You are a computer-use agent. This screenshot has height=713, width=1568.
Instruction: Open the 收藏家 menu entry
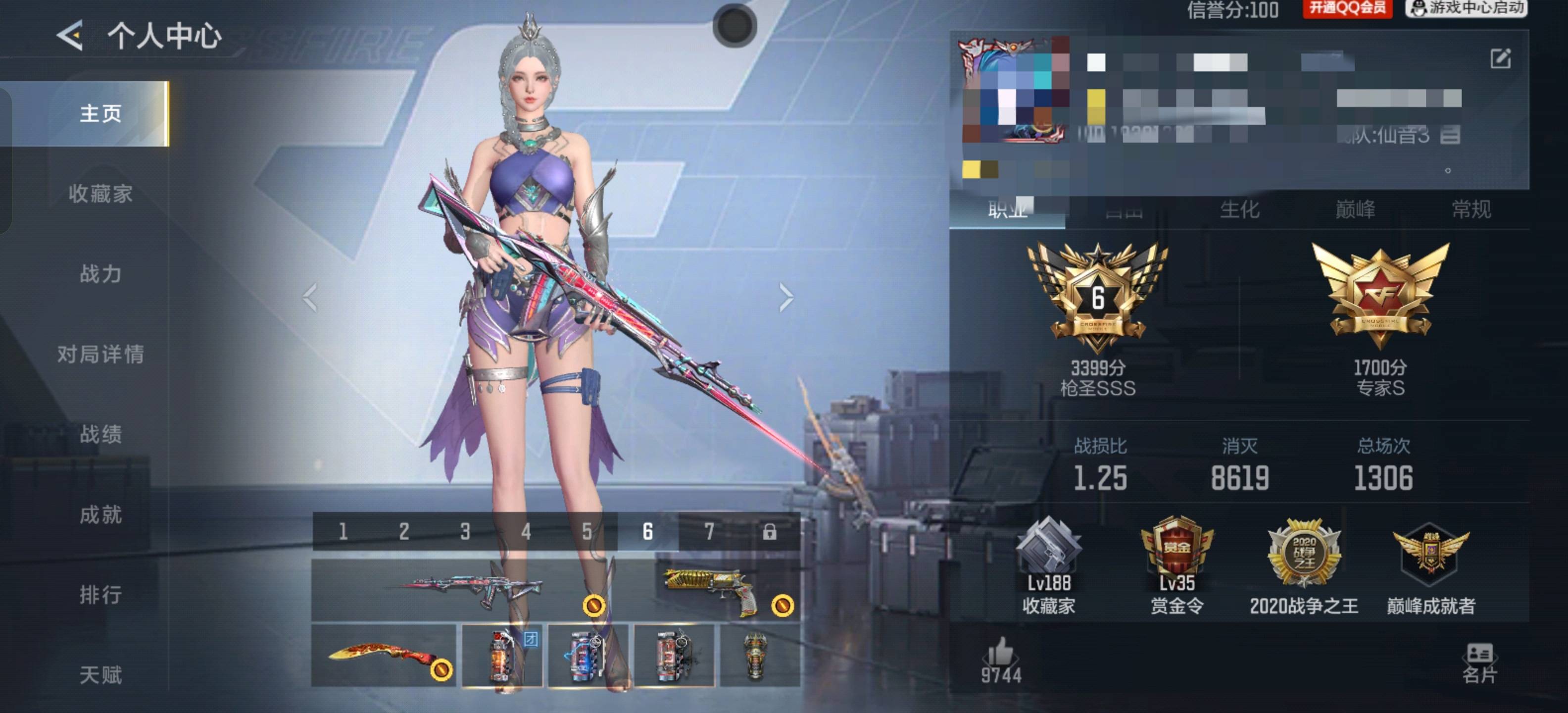(100, 194)
